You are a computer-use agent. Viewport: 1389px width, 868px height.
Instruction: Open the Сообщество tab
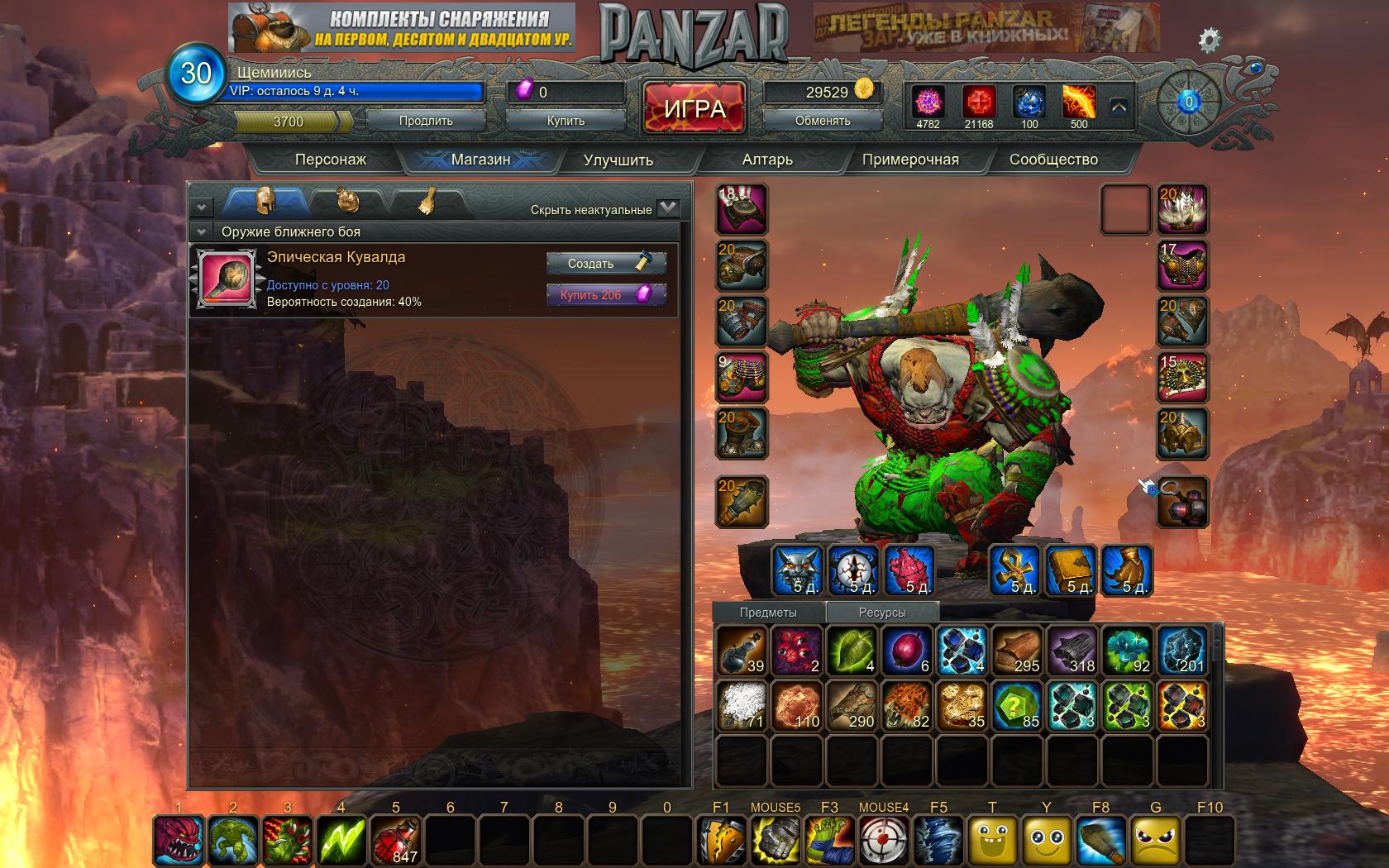pos(1053,160)
